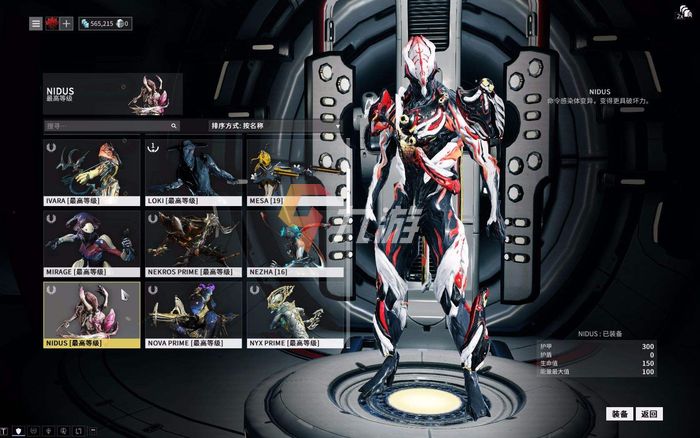Screen dimensions: 700x438
Task: Confirm with the 装备 equip button
Action: click(619, 413)
